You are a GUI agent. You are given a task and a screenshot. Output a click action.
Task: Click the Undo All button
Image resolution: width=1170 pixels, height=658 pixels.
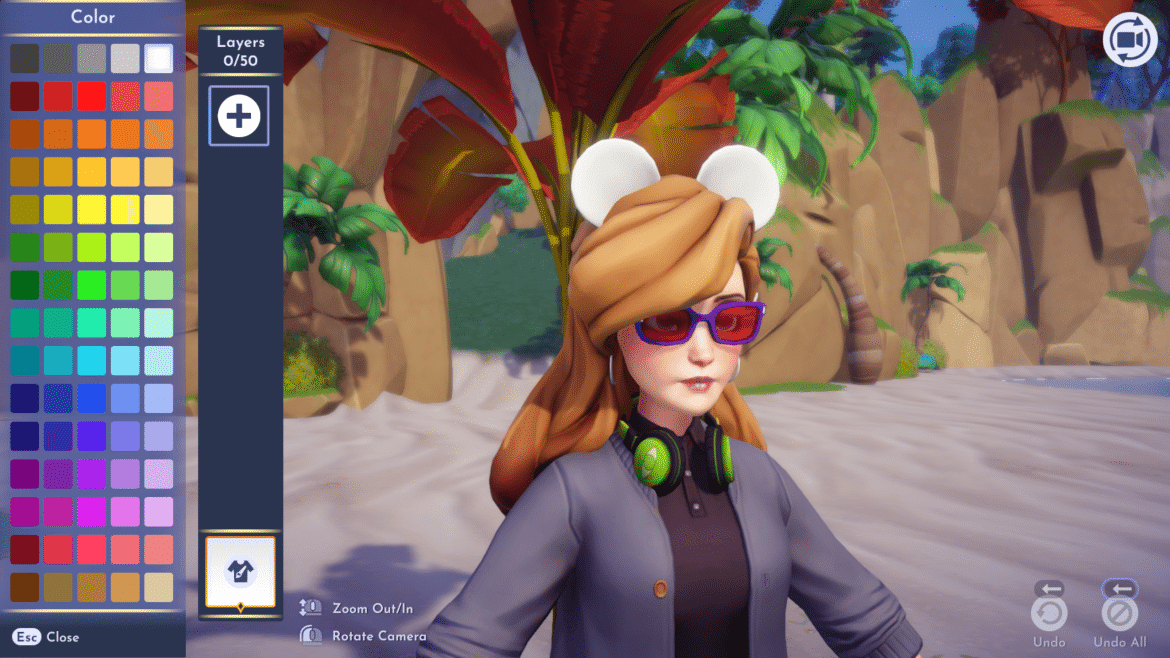tap(1119, 613)
